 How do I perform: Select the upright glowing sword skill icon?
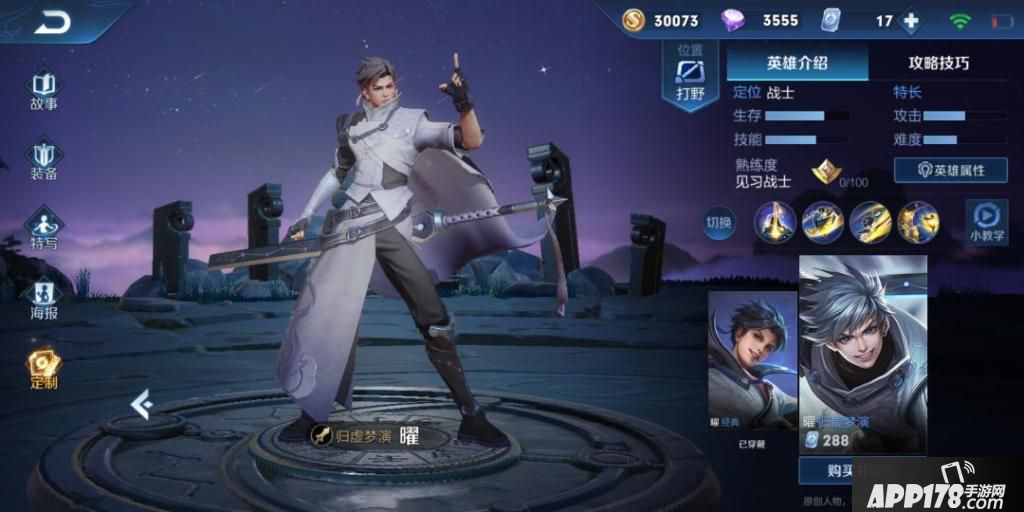point(775,221)
